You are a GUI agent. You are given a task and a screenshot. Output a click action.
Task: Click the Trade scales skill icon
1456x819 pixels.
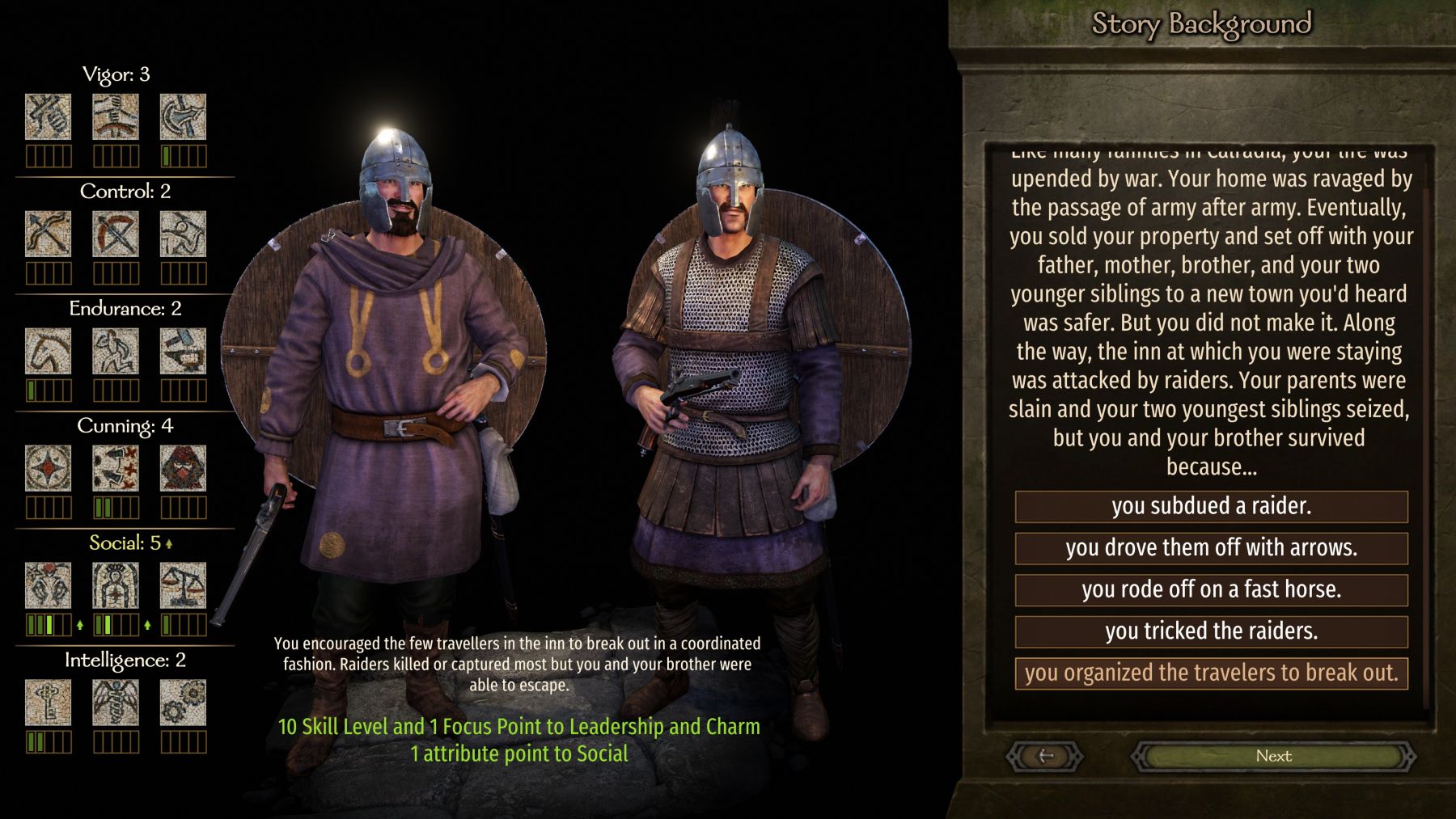[183, 585]
